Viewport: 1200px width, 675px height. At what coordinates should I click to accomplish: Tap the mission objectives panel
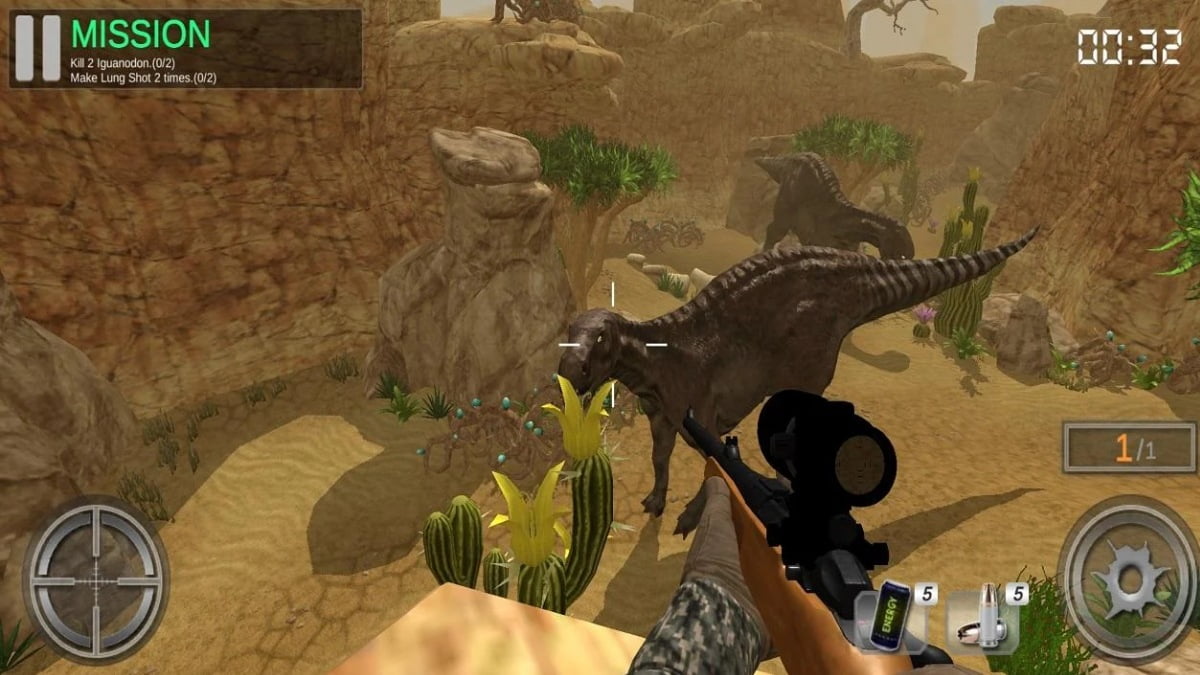coord(212,49)
